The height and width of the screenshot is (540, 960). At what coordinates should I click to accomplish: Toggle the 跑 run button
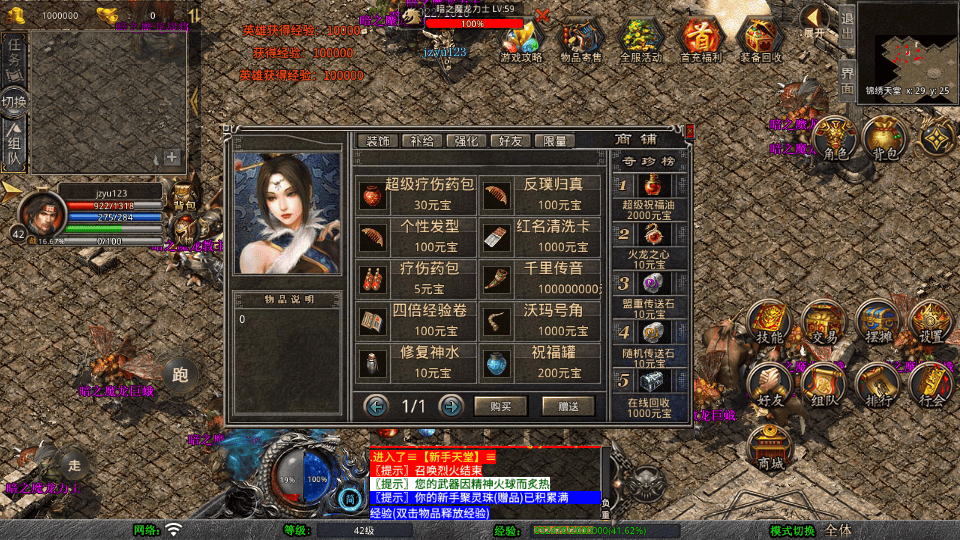[x=180, y=375]
